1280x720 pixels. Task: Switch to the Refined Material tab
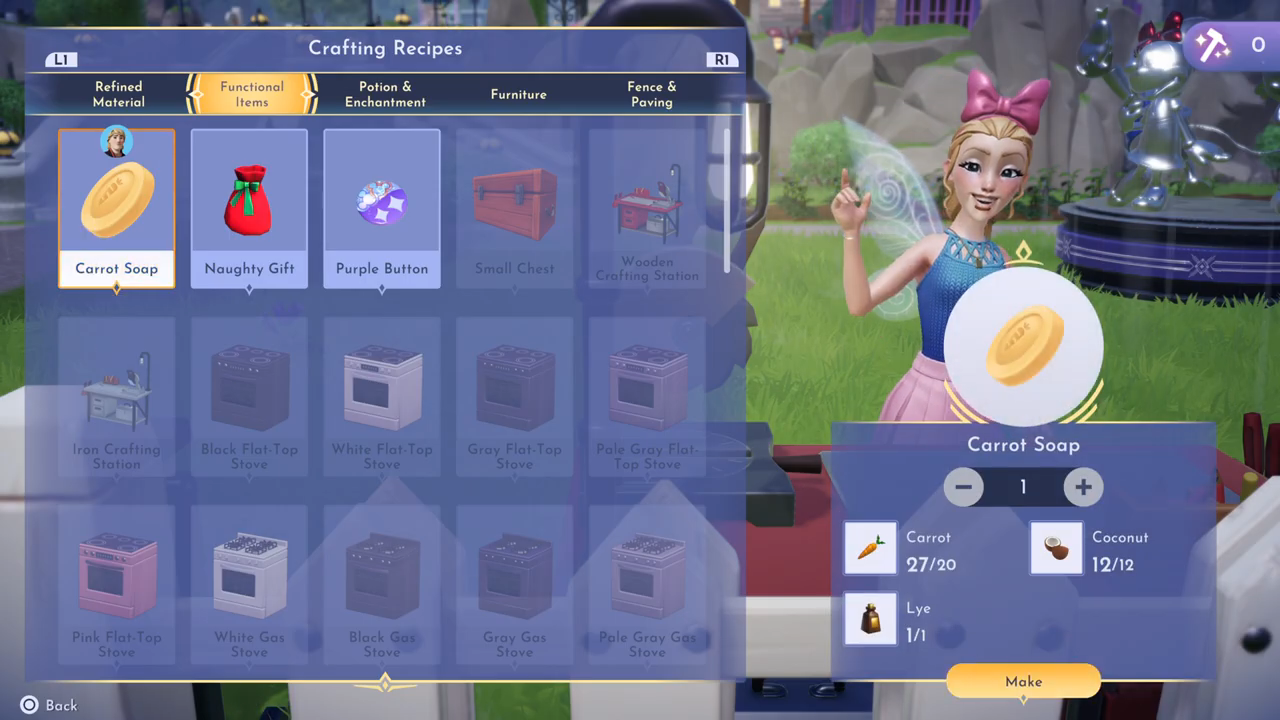(119, 94)
